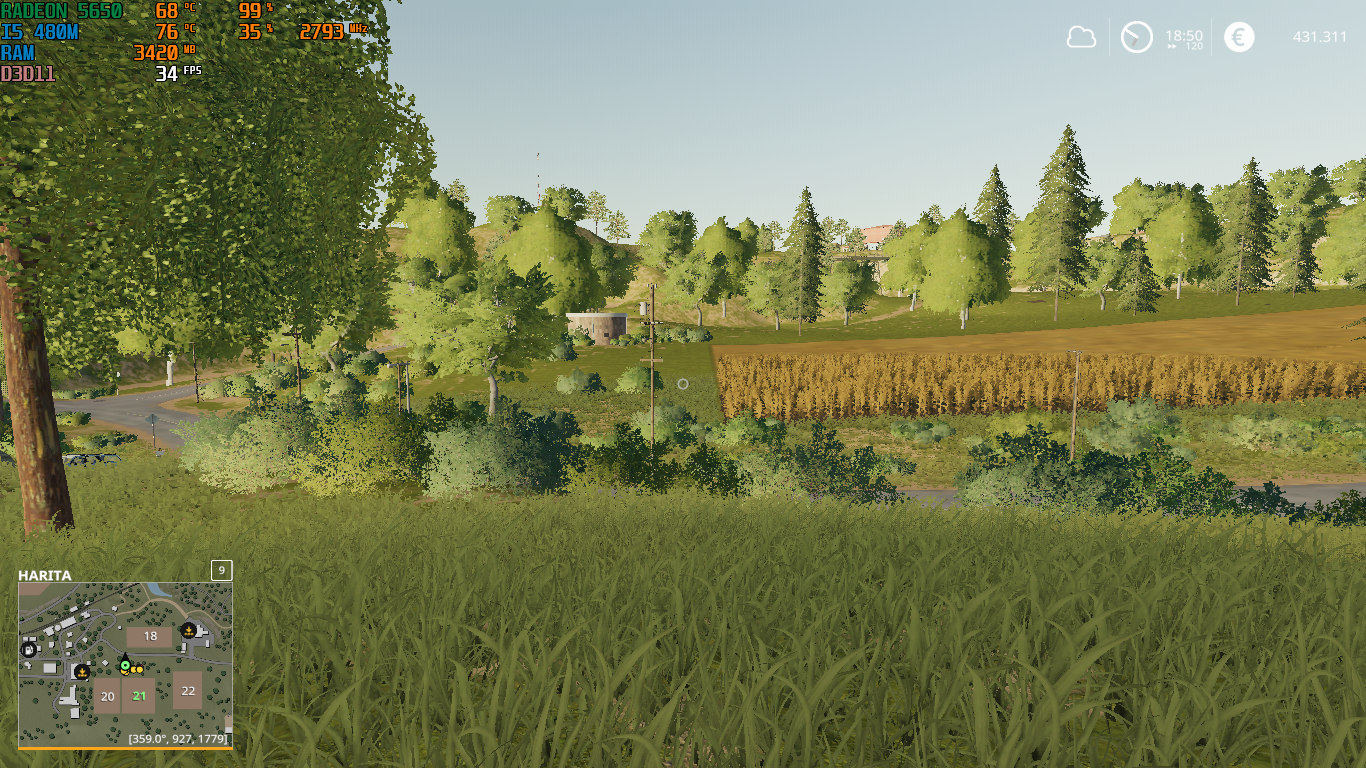
Task: Open the HARITA map title tab
Action: coord(45,574)
